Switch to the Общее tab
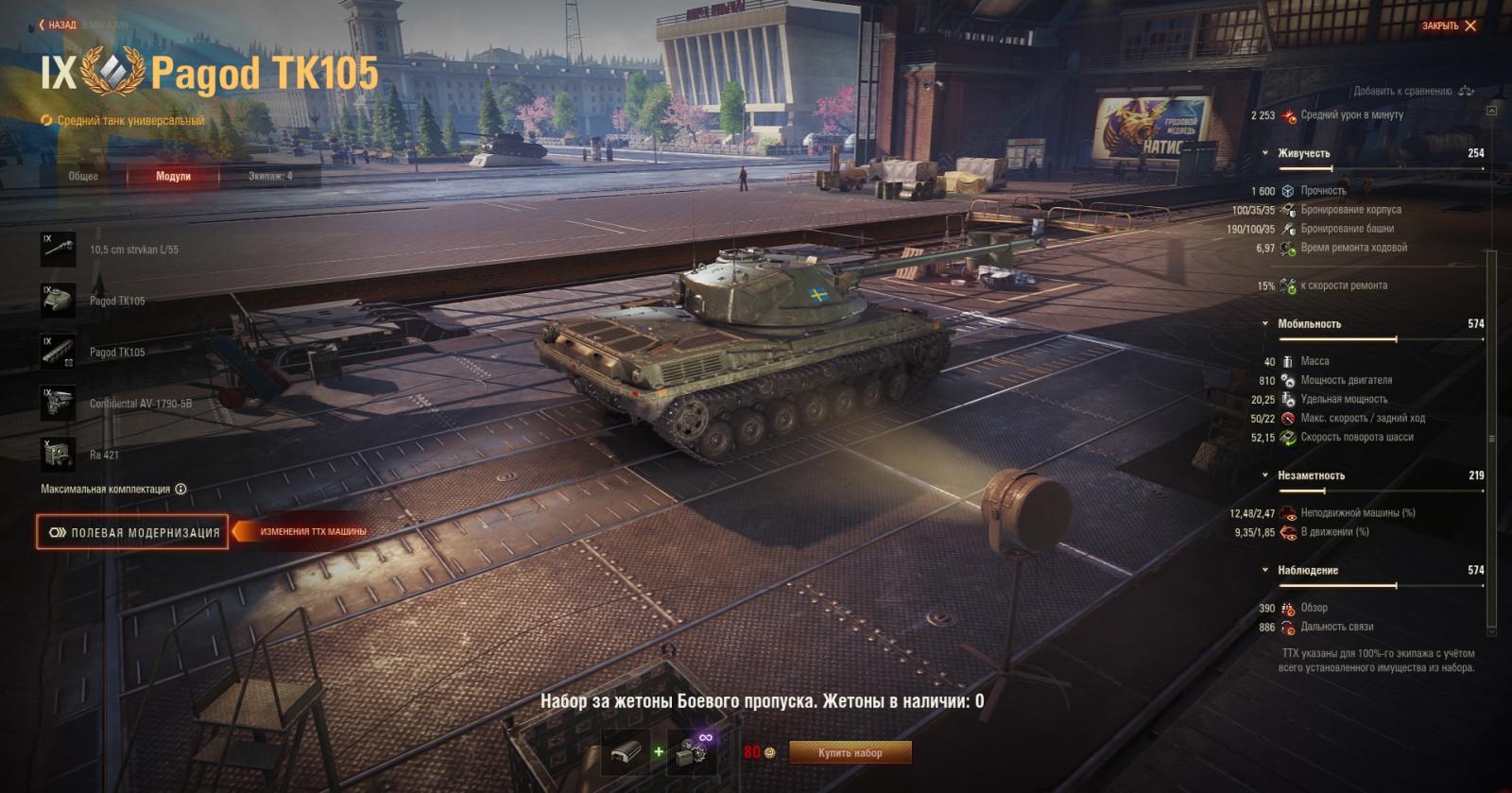The width and height of the screenshot is (1512, 793). coord(83,175)
